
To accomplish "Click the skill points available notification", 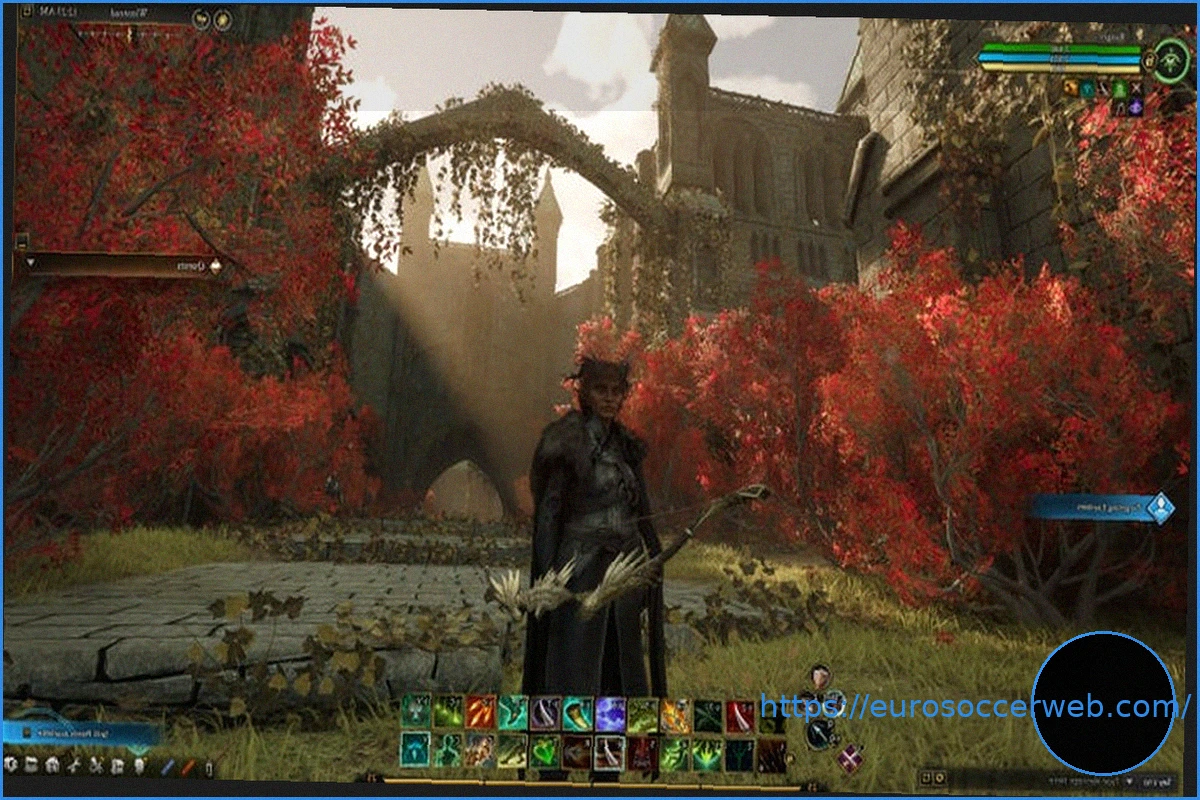I will [80, 734].
